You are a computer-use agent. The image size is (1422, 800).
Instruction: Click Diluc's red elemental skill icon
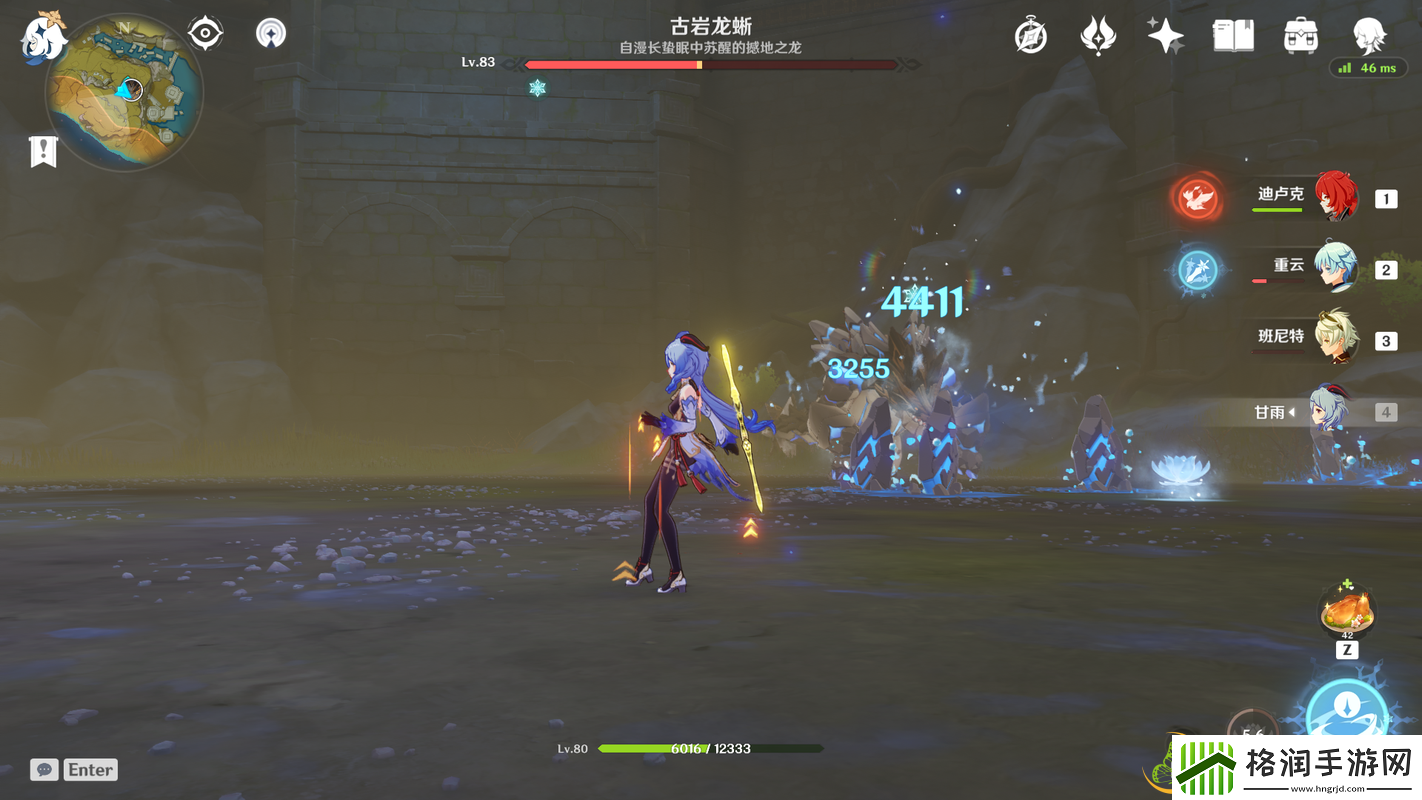point(1197,198)
